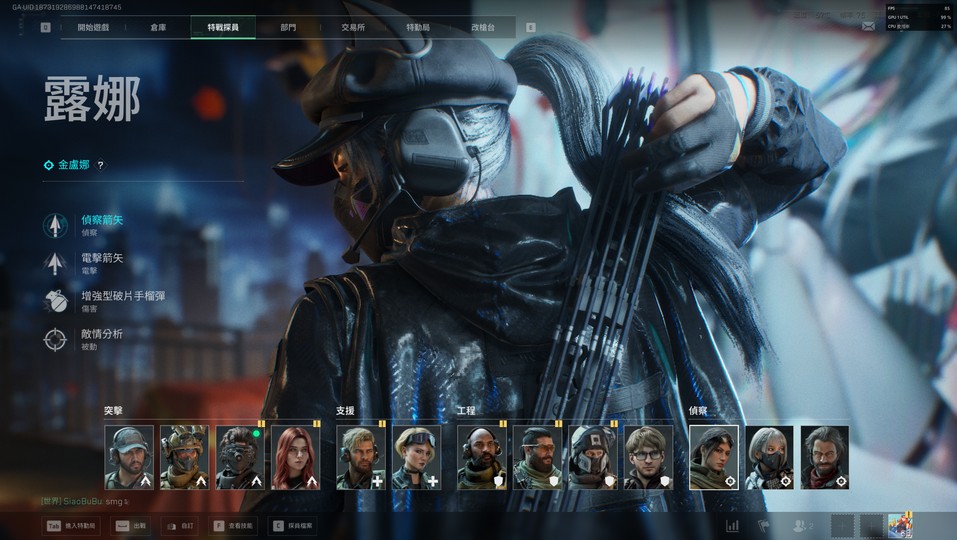Click the question mark beside 金盧娜

point(100,165)
